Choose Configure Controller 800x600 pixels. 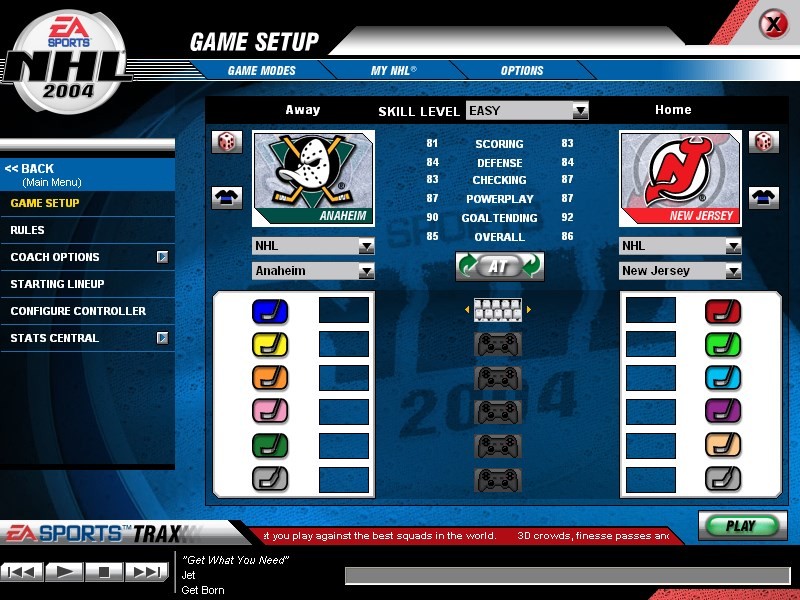[x=78, y=311]
